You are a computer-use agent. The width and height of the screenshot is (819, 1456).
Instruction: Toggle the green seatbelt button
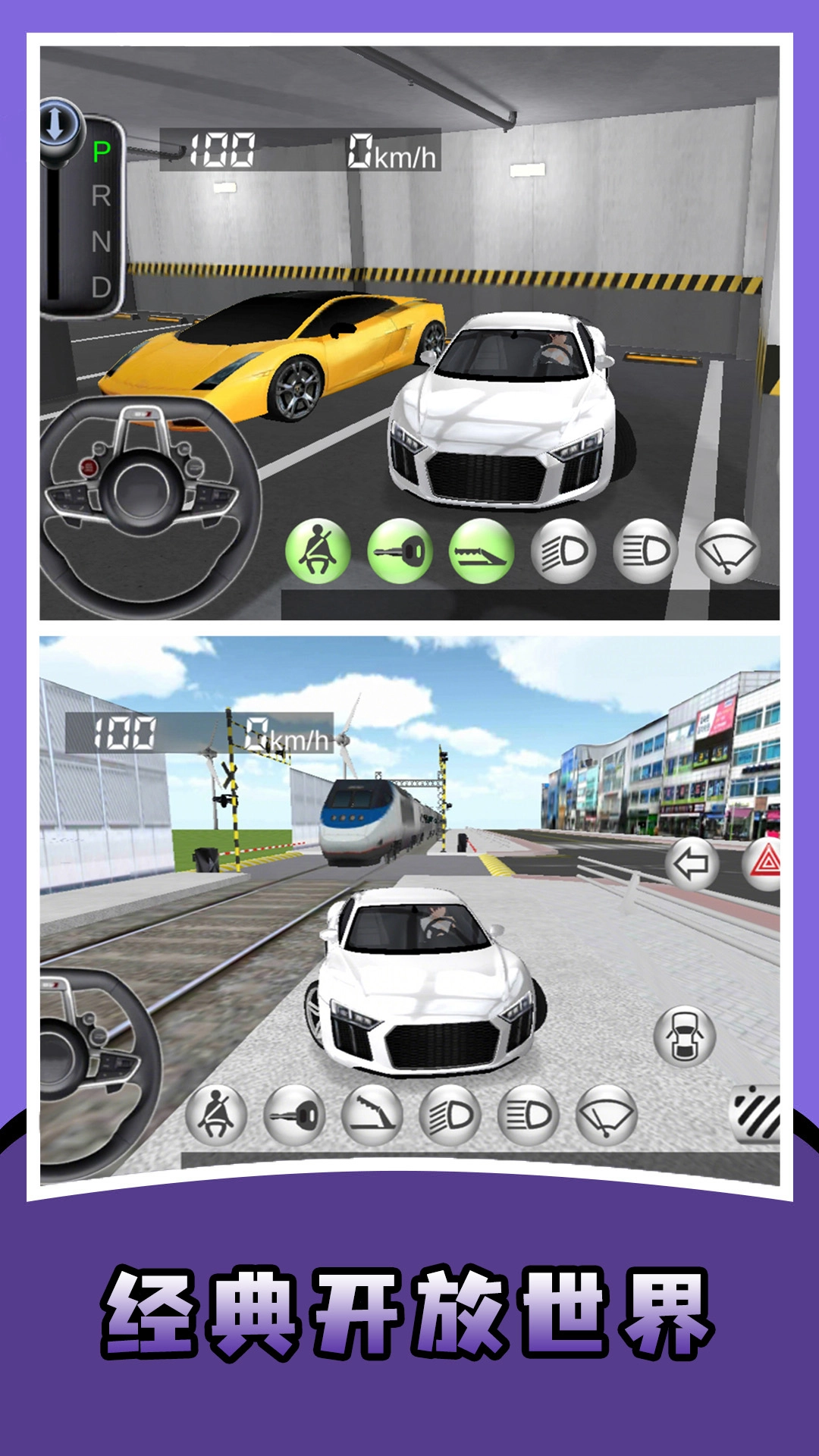click(x=318, y=551)
